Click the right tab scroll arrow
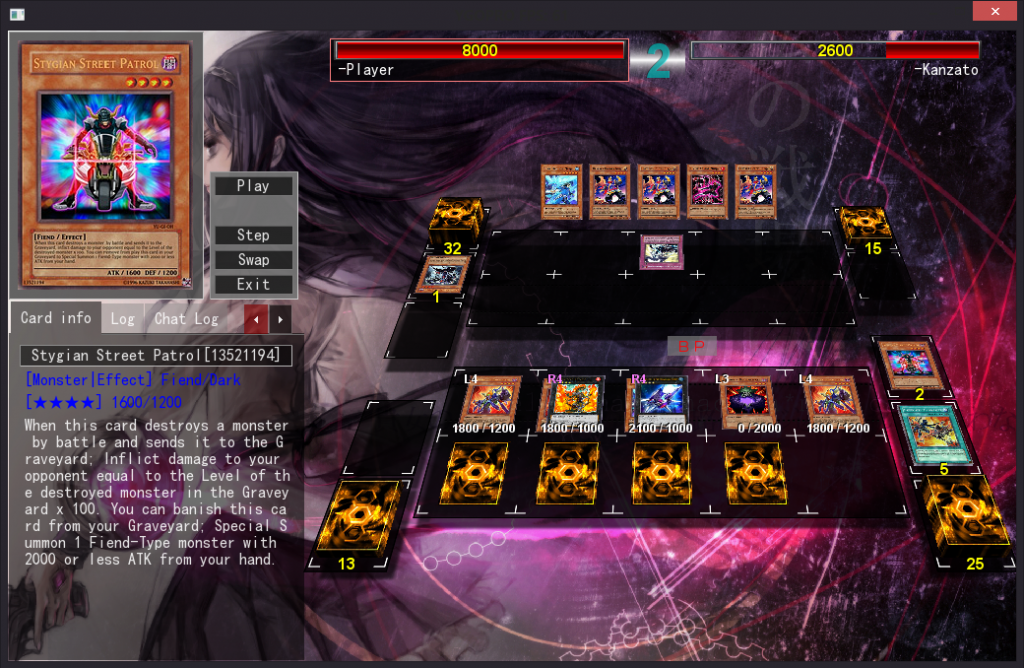 (x=280, y=319)
